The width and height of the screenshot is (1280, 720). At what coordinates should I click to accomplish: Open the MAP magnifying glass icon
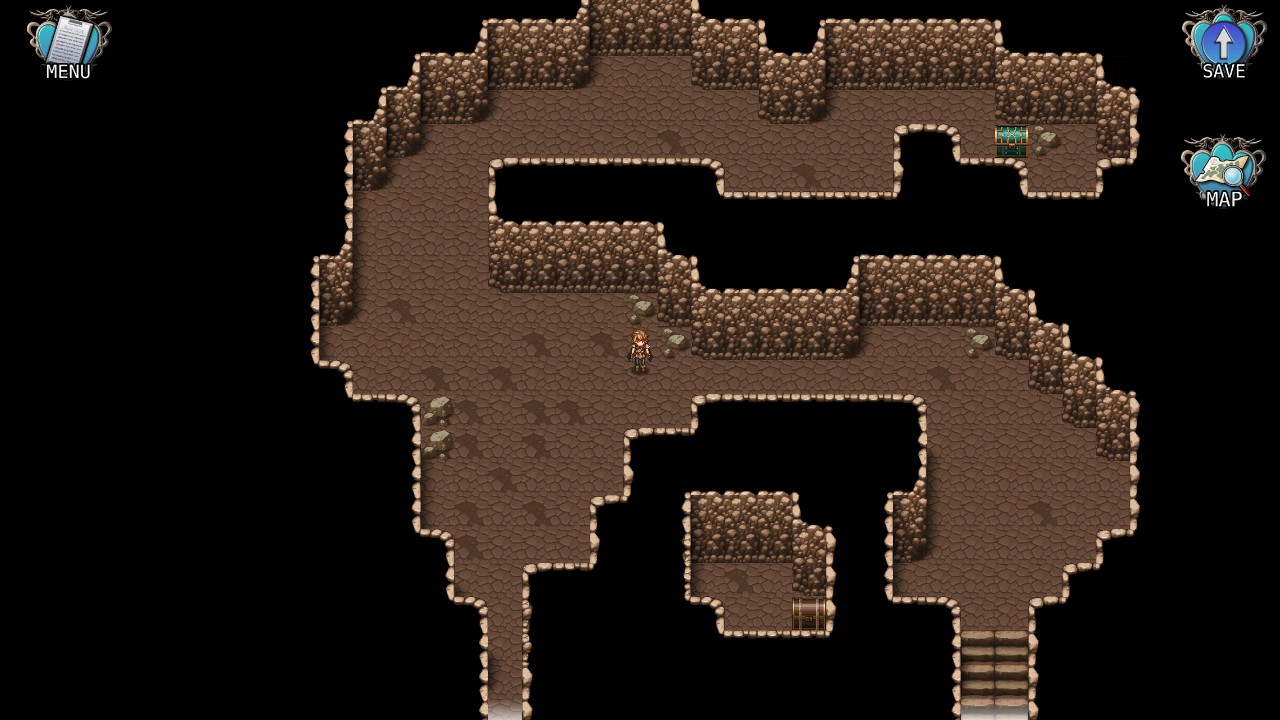[x=1221, y=168]
